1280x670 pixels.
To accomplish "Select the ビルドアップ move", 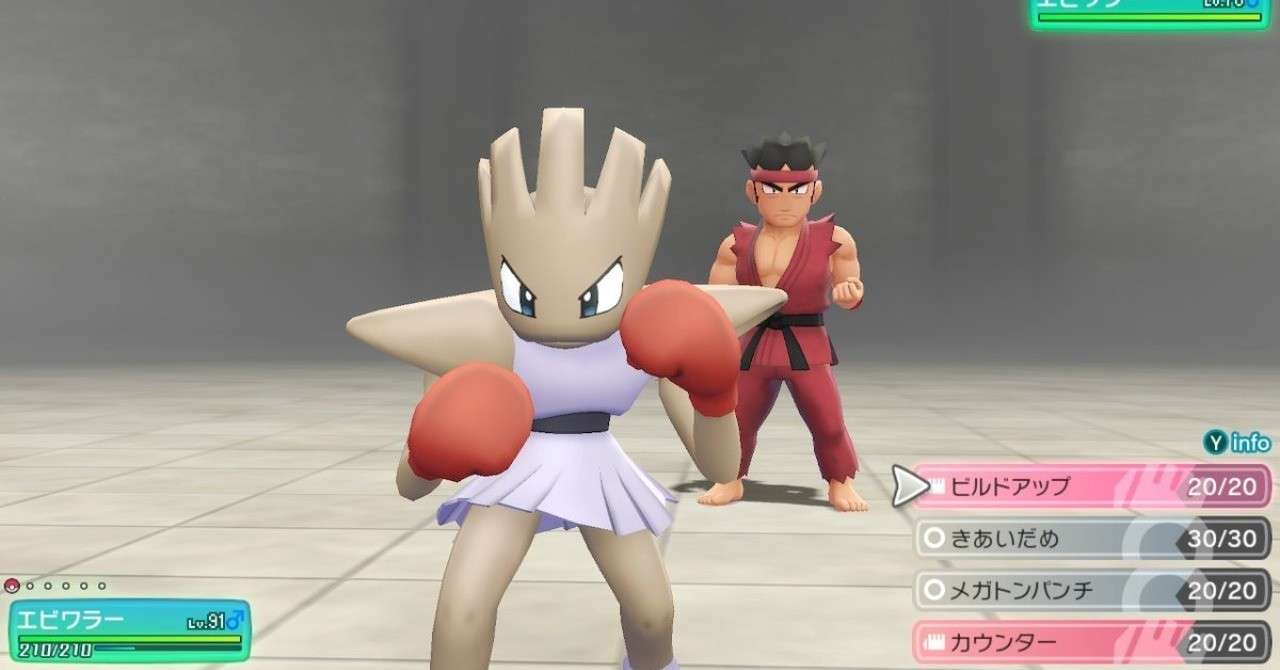I will [x=1090, y=487].
